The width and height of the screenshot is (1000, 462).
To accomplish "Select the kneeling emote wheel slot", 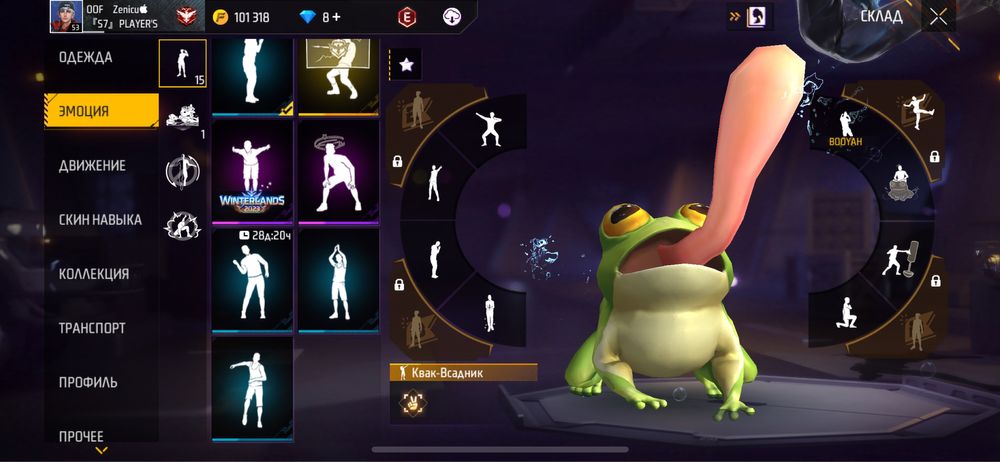I will [846, 314].
